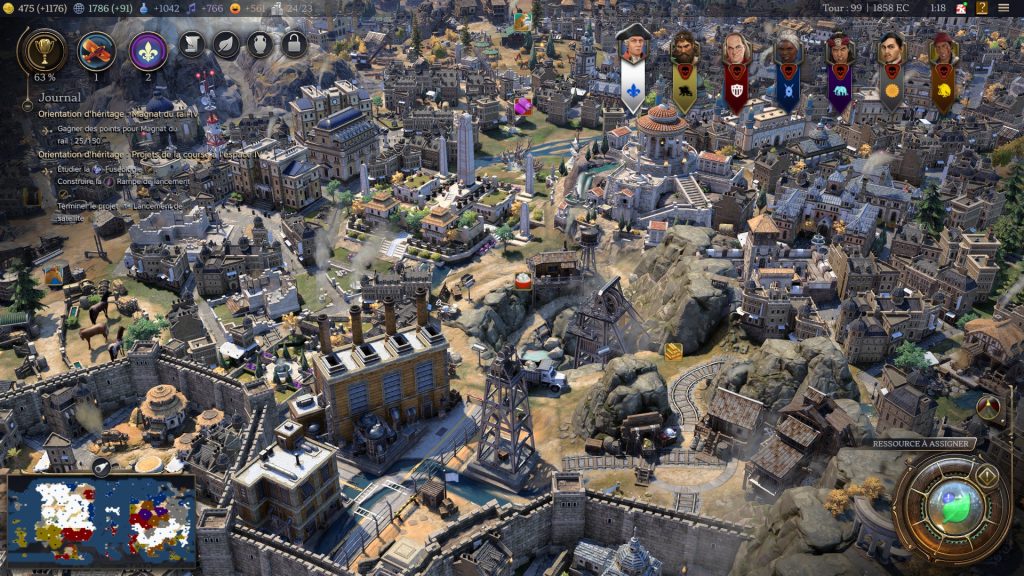Open the scroll document round button
The image size is (1024, 576).
[194, 44]
